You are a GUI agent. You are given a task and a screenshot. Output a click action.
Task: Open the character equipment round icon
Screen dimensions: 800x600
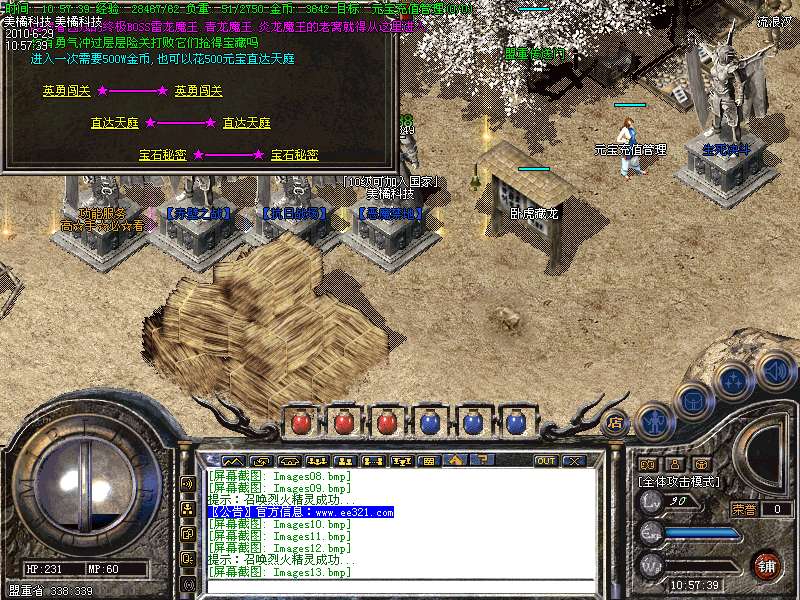[653, 421]
